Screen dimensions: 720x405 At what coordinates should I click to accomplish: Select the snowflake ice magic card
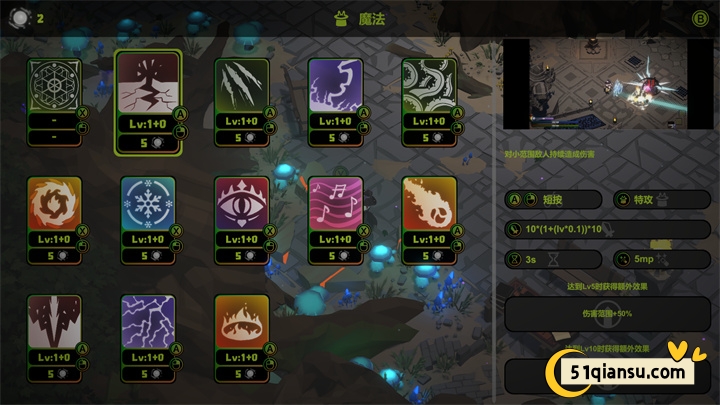point(148,203)
